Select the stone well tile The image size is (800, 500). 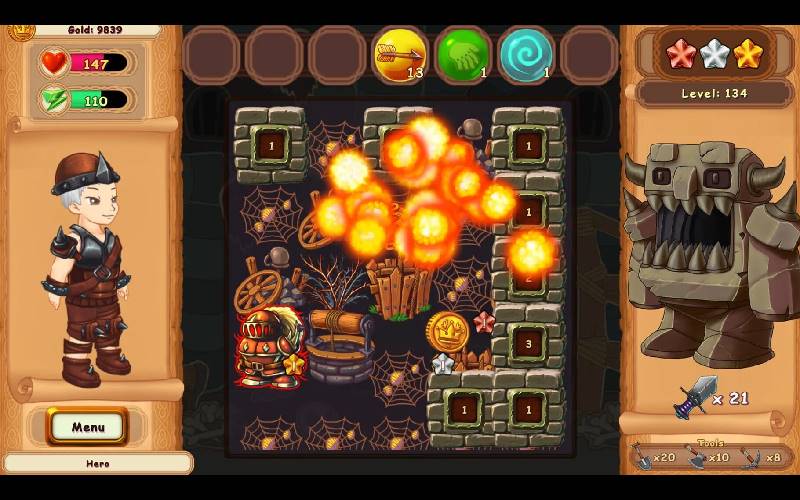[338, 345]
